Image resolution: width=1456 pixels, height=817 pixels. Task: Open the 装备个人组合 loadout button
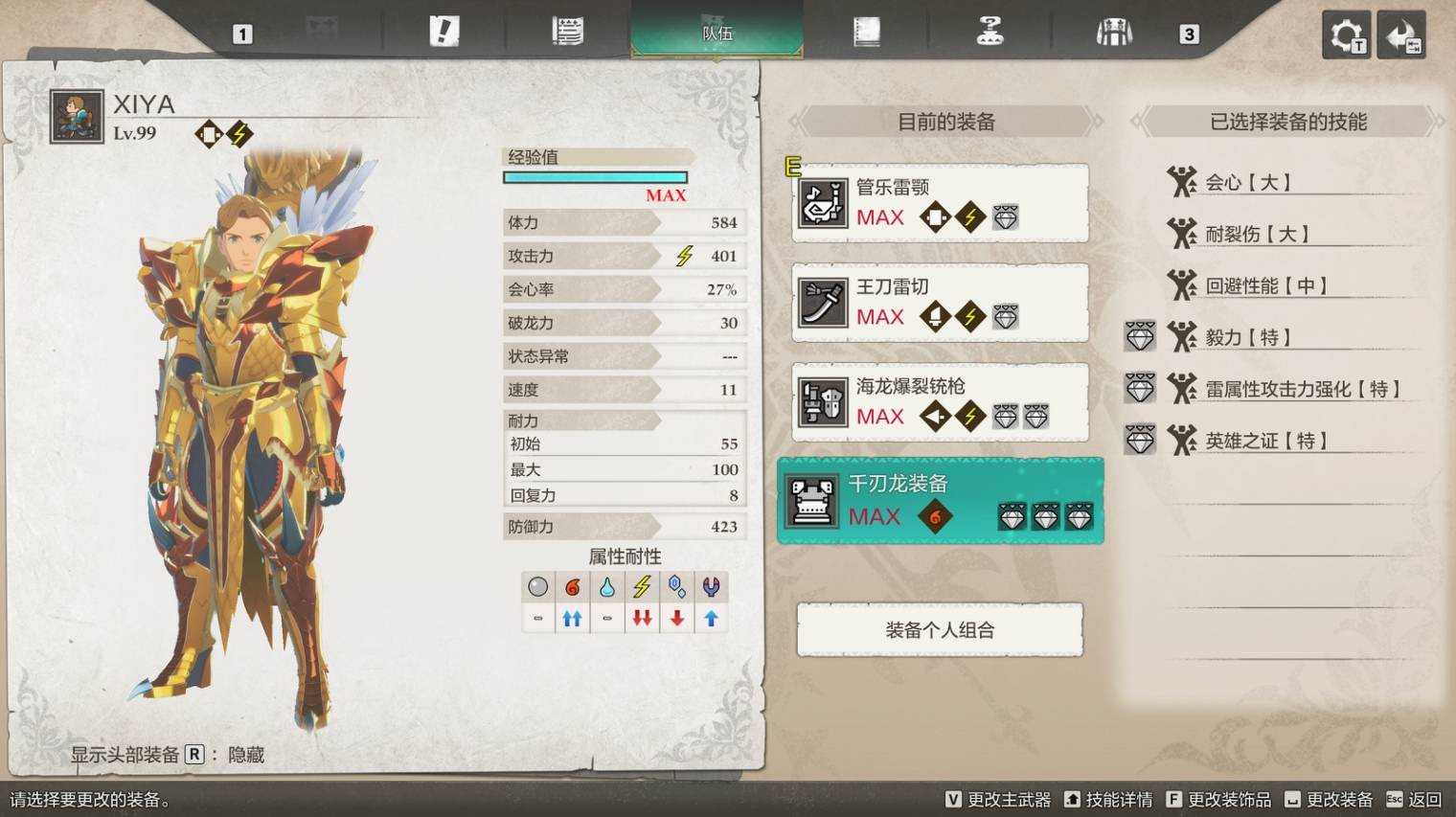click(940, 630)
